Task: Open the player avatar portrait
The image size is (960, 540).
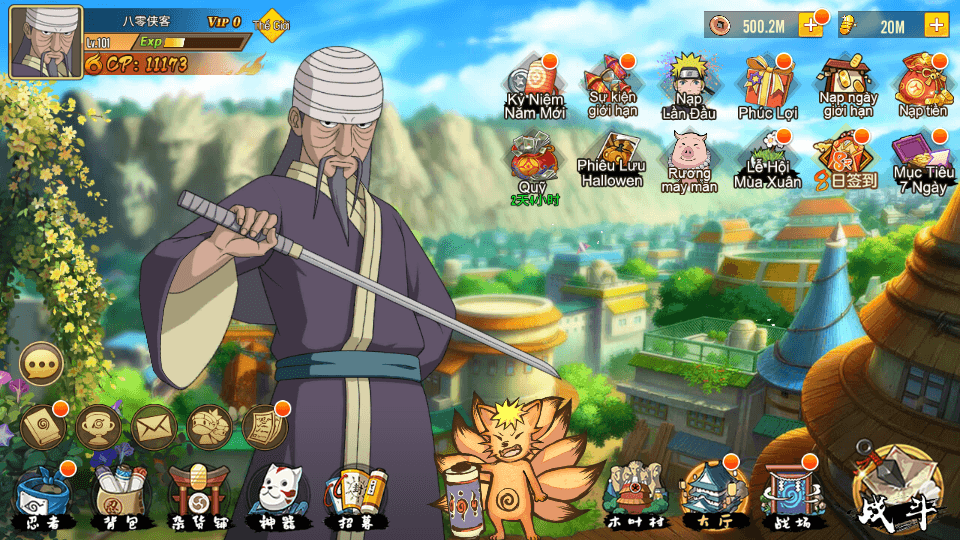Action: point(46,42)
